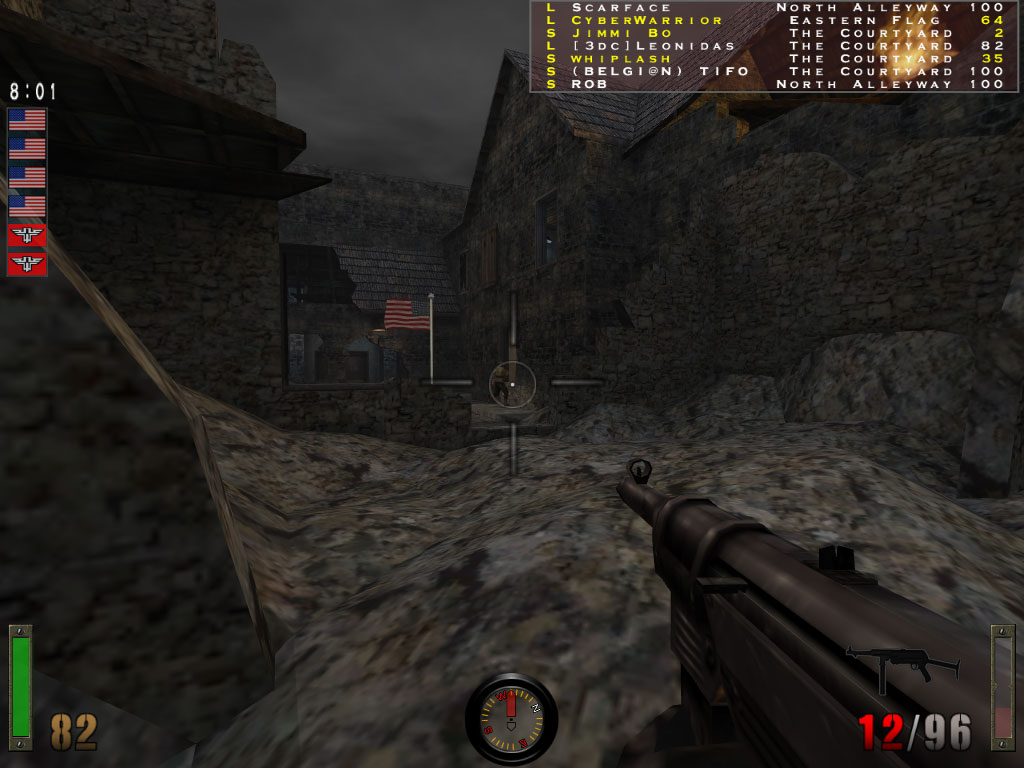
Task: Click the compass dial
Action: [511, 718]
